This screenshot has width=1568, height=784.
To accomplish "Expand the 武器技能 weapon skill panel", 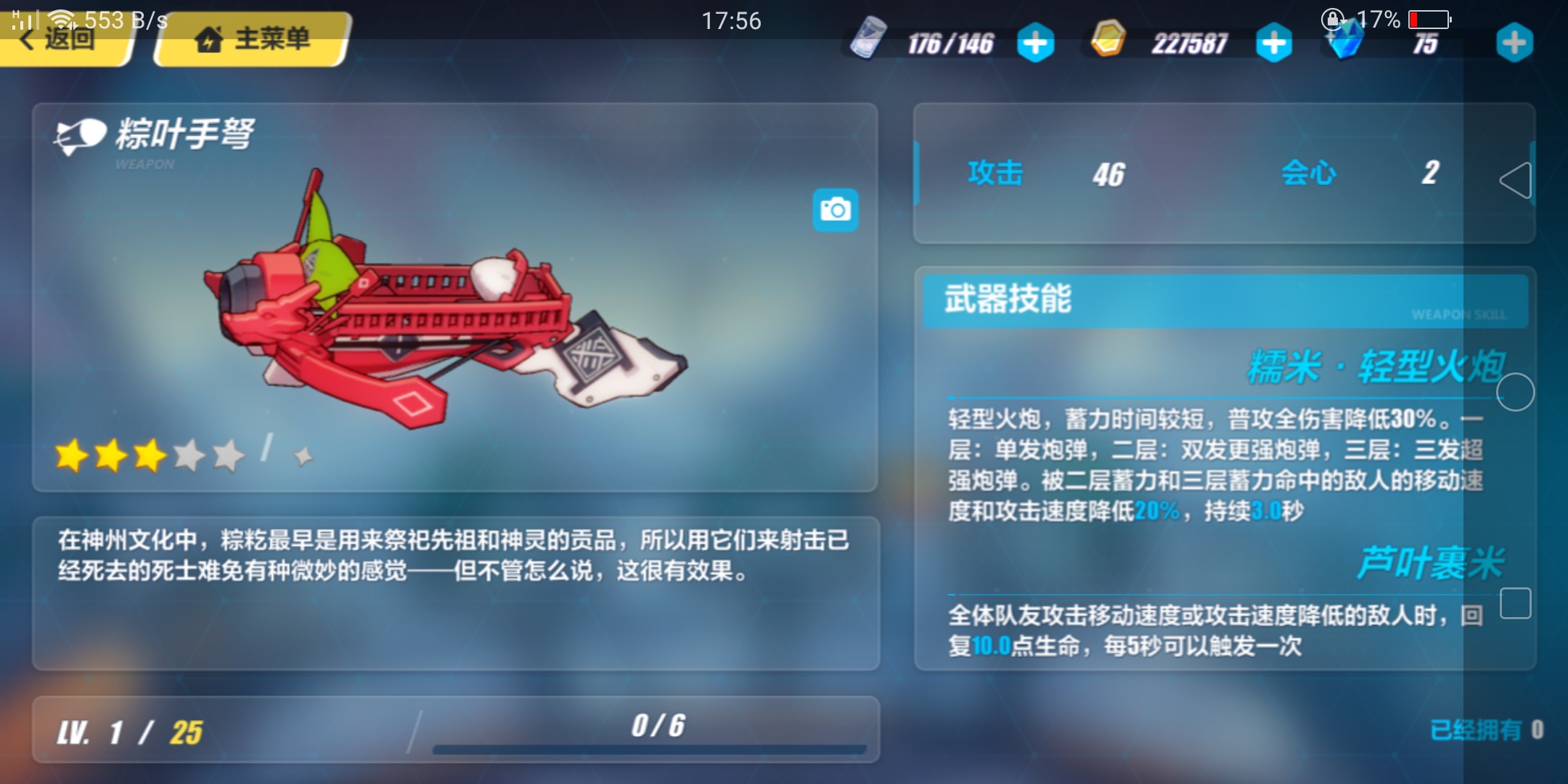I will coord(1224,300).
